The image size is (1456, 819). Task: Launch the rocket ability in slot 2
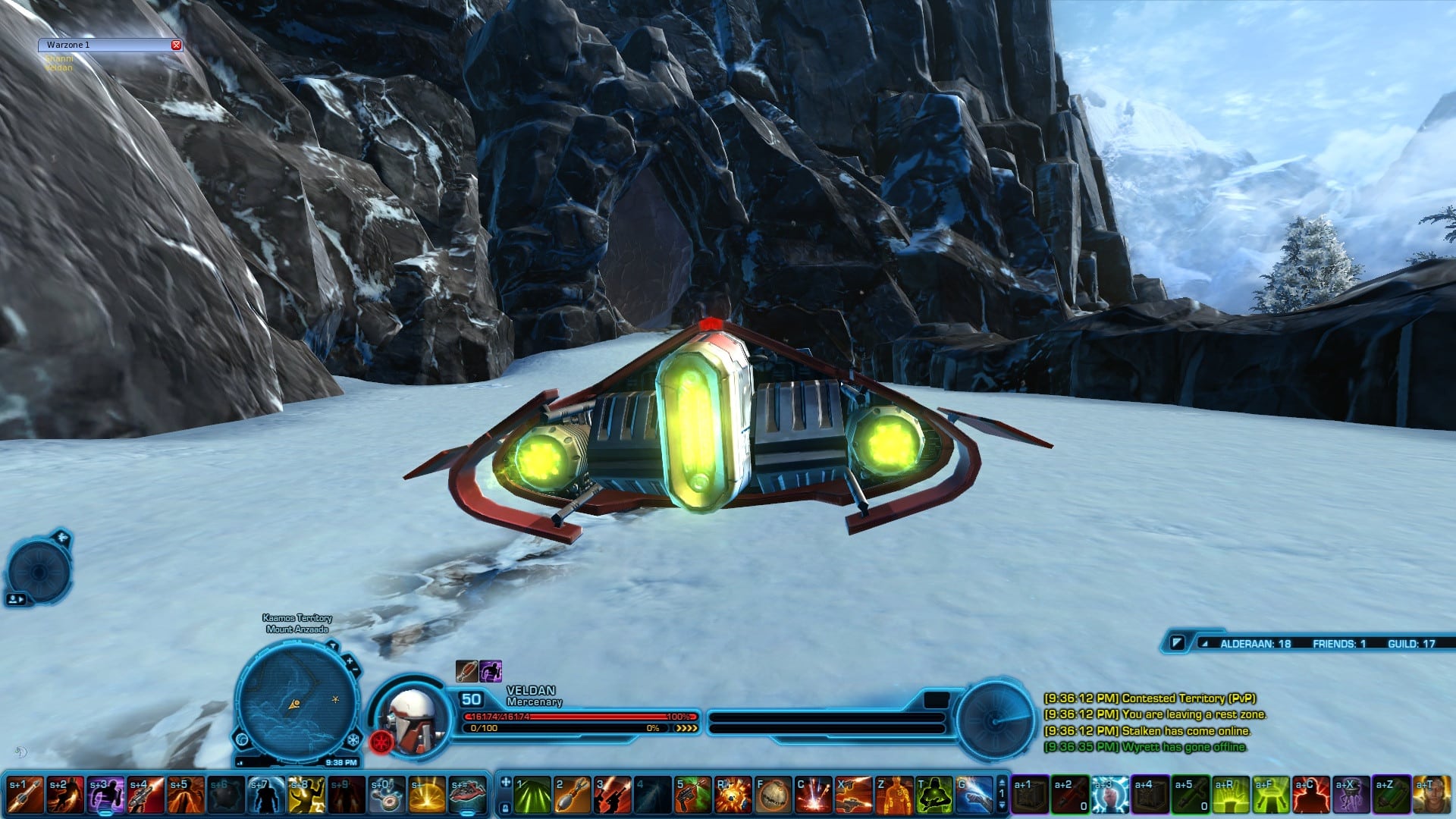pos(573,795)
